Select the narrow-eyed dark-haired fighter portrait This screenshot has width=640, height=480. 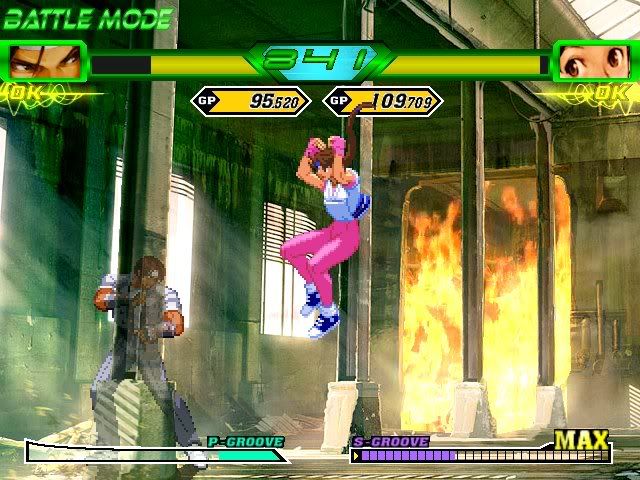pos(45,62)
